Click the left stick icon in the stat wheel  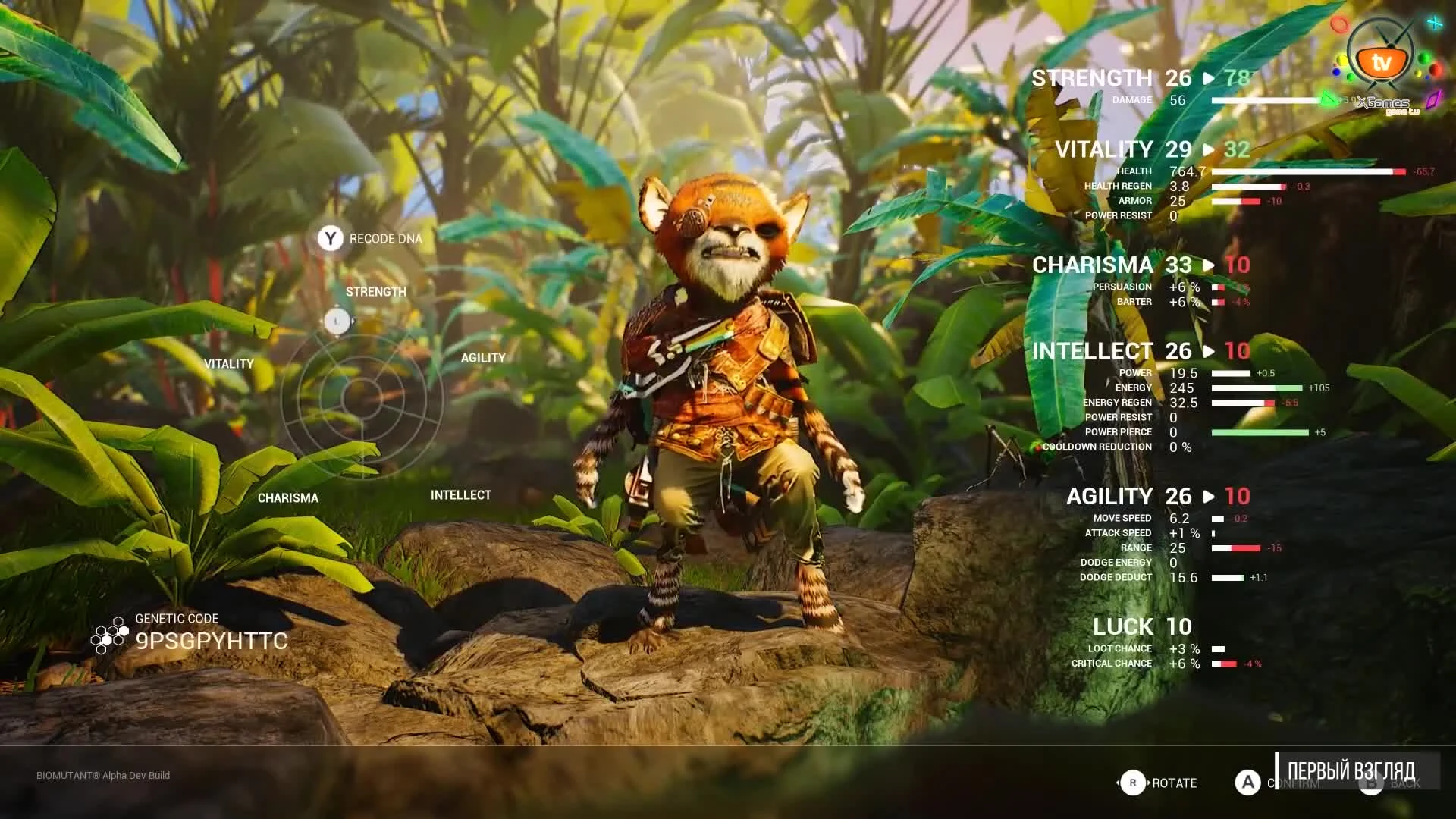click(337, 322)
